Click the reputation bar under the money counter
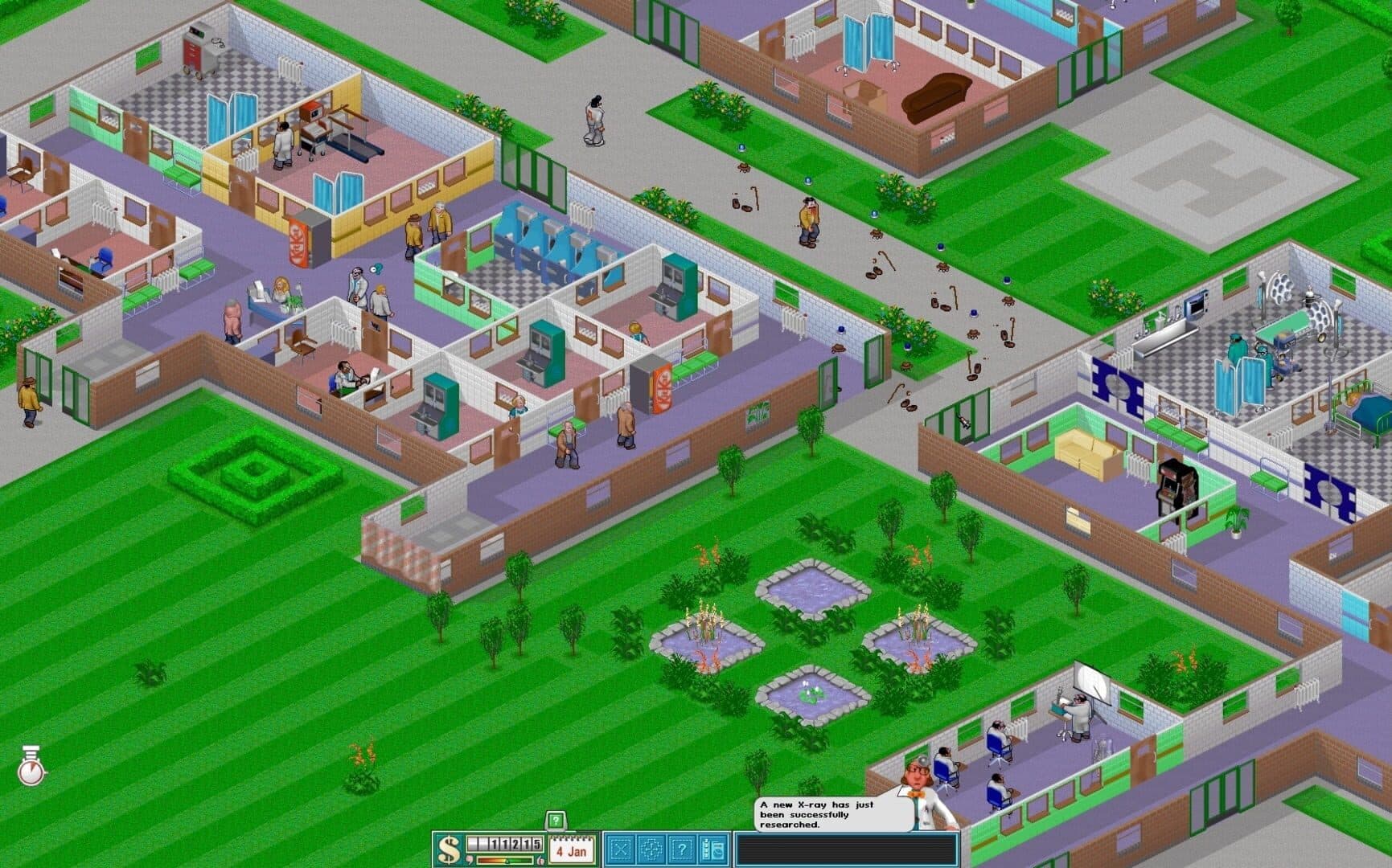Screen dimensions: 1392x868 504,860
